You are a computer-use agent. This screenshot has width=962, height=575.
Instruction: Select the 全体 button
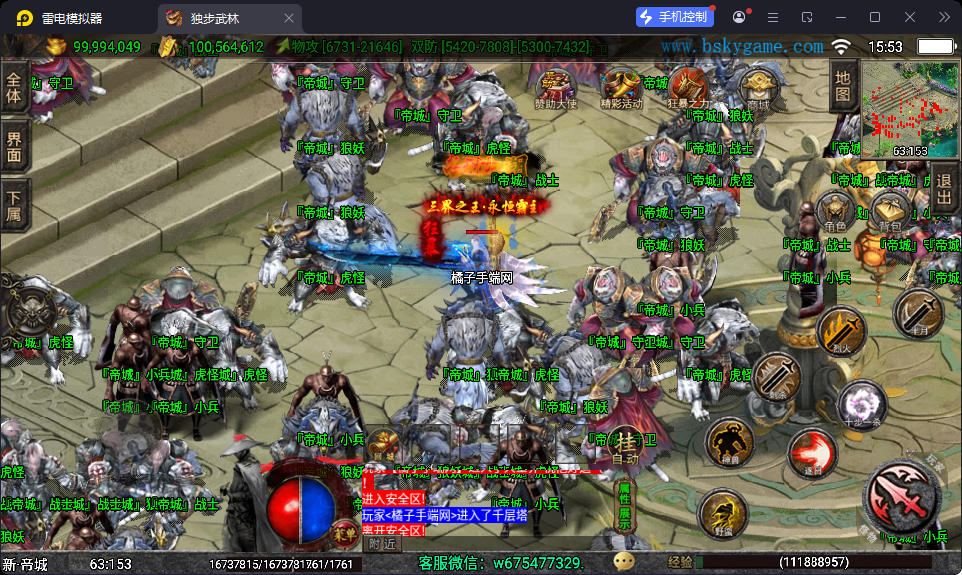[14, 89]
